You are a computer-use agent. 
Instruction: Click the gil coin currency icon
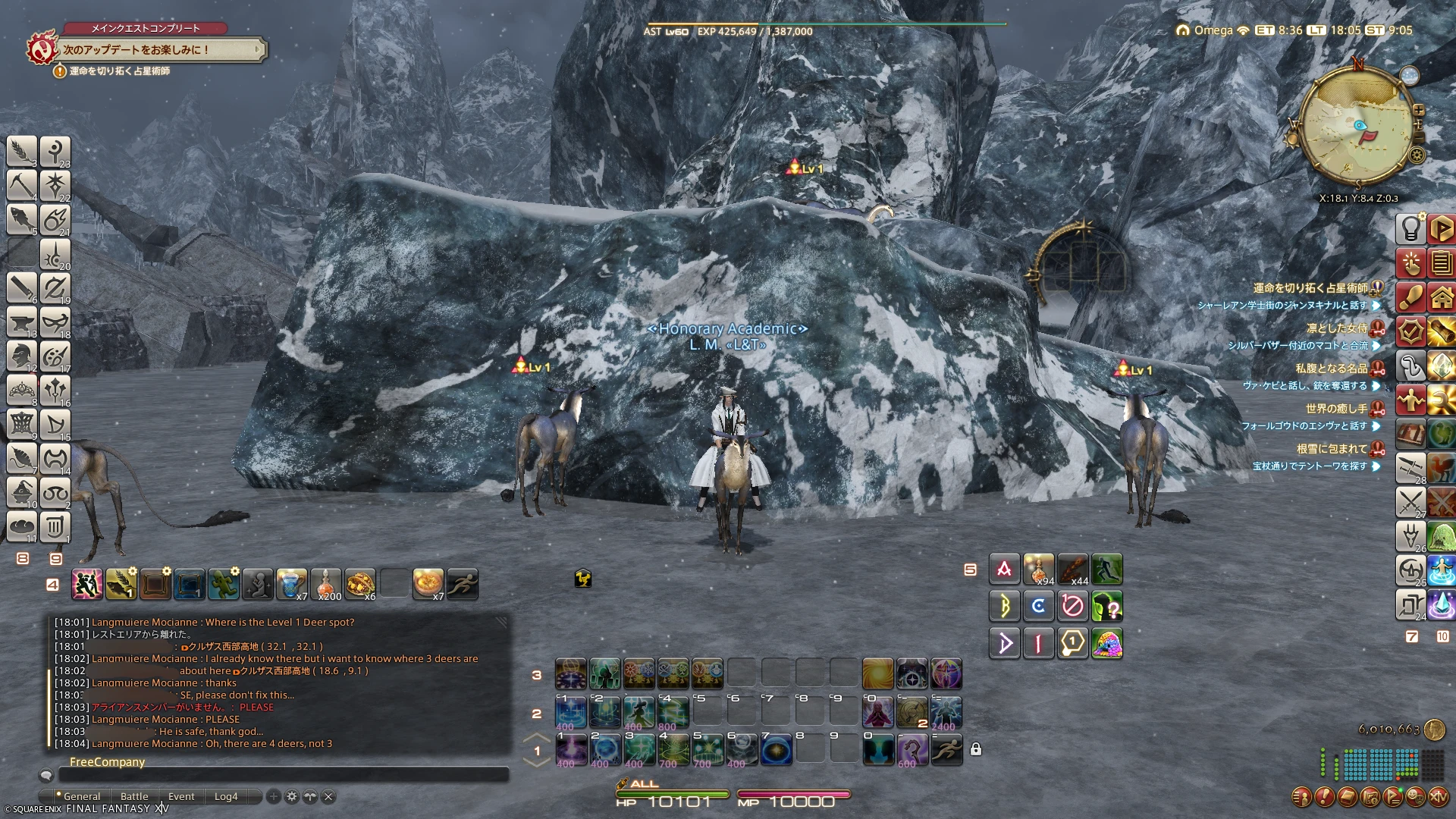[1434, 730]
